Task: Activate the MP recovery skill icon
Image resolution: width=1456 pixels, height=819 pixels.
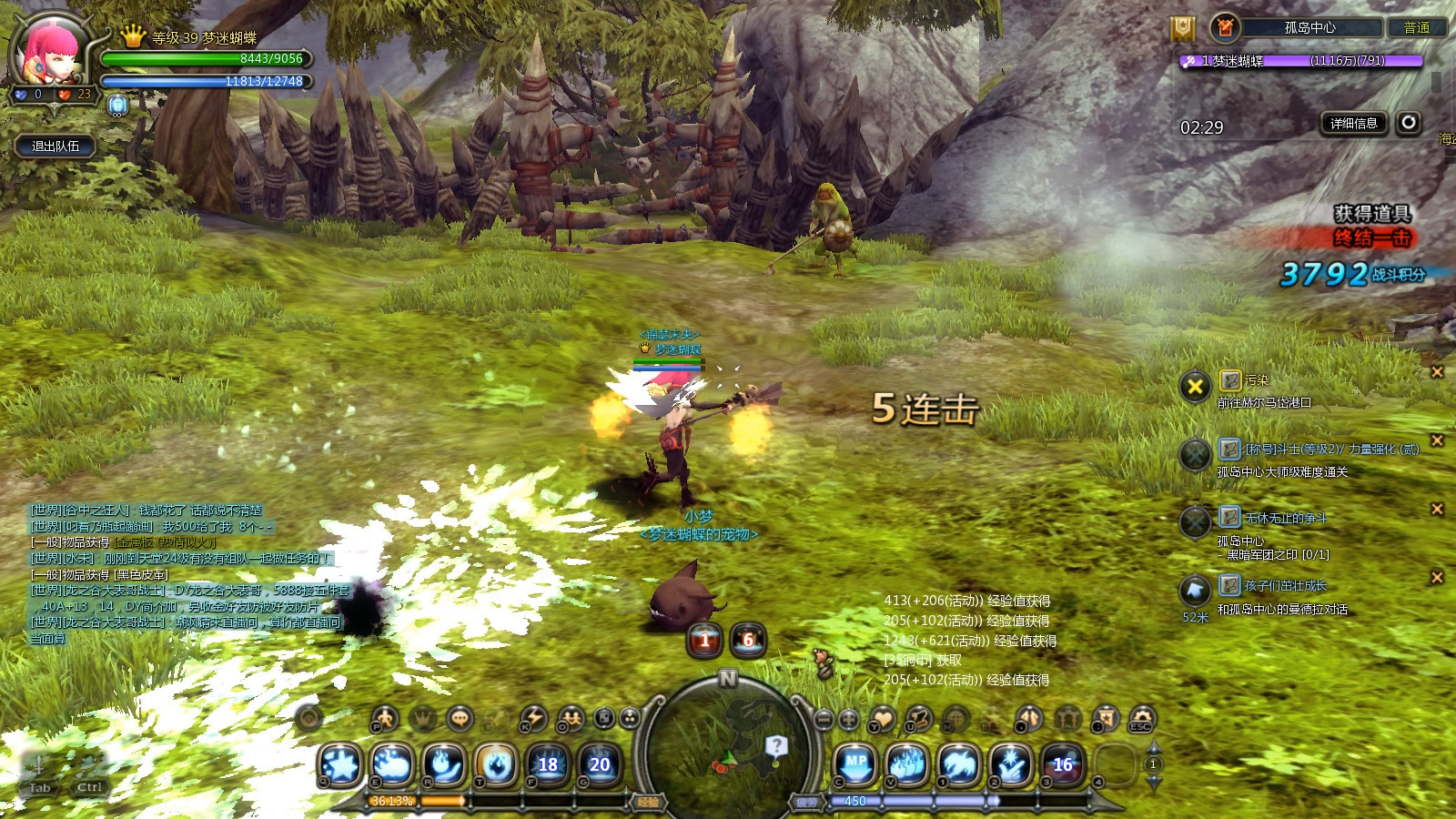Action: (x=856, y=764)
